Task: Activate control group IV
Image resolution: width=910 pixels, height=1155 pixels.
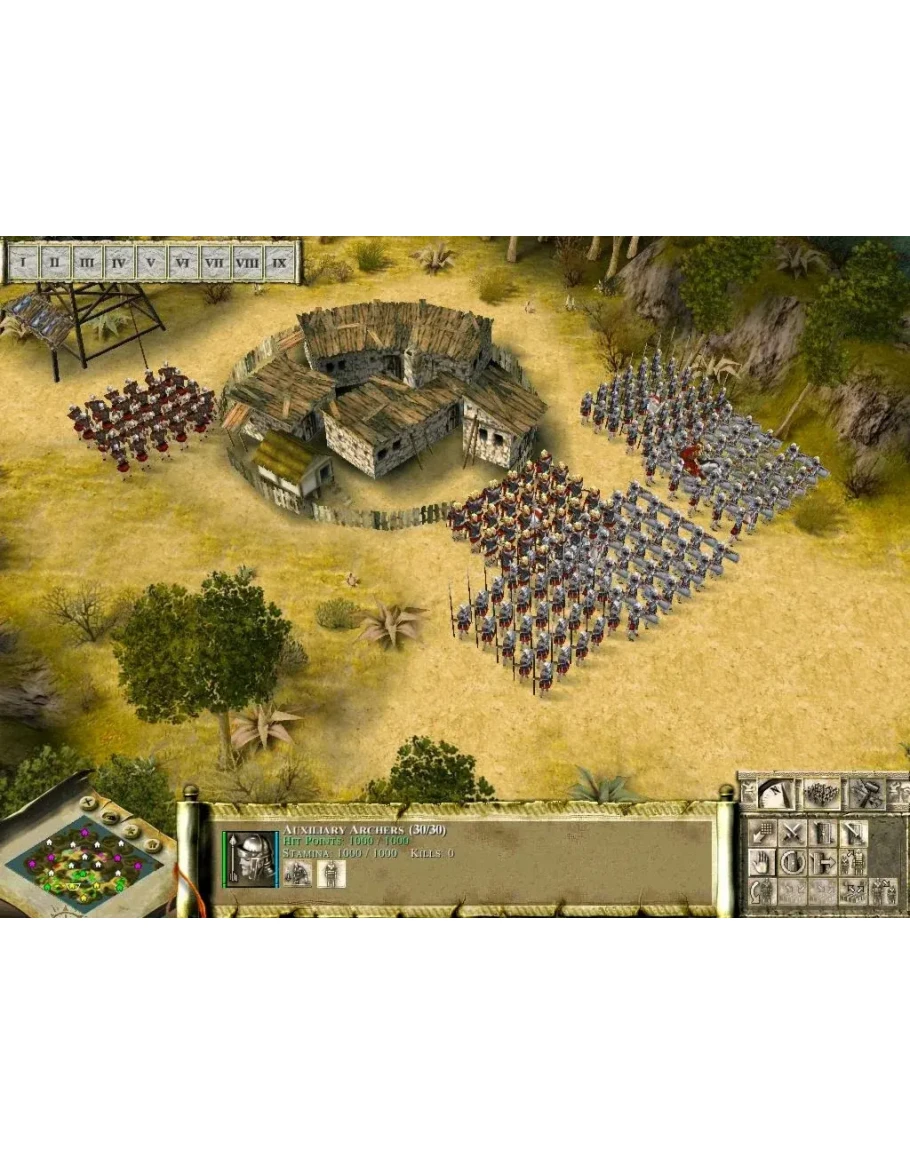Action: (x=119, y=263)
